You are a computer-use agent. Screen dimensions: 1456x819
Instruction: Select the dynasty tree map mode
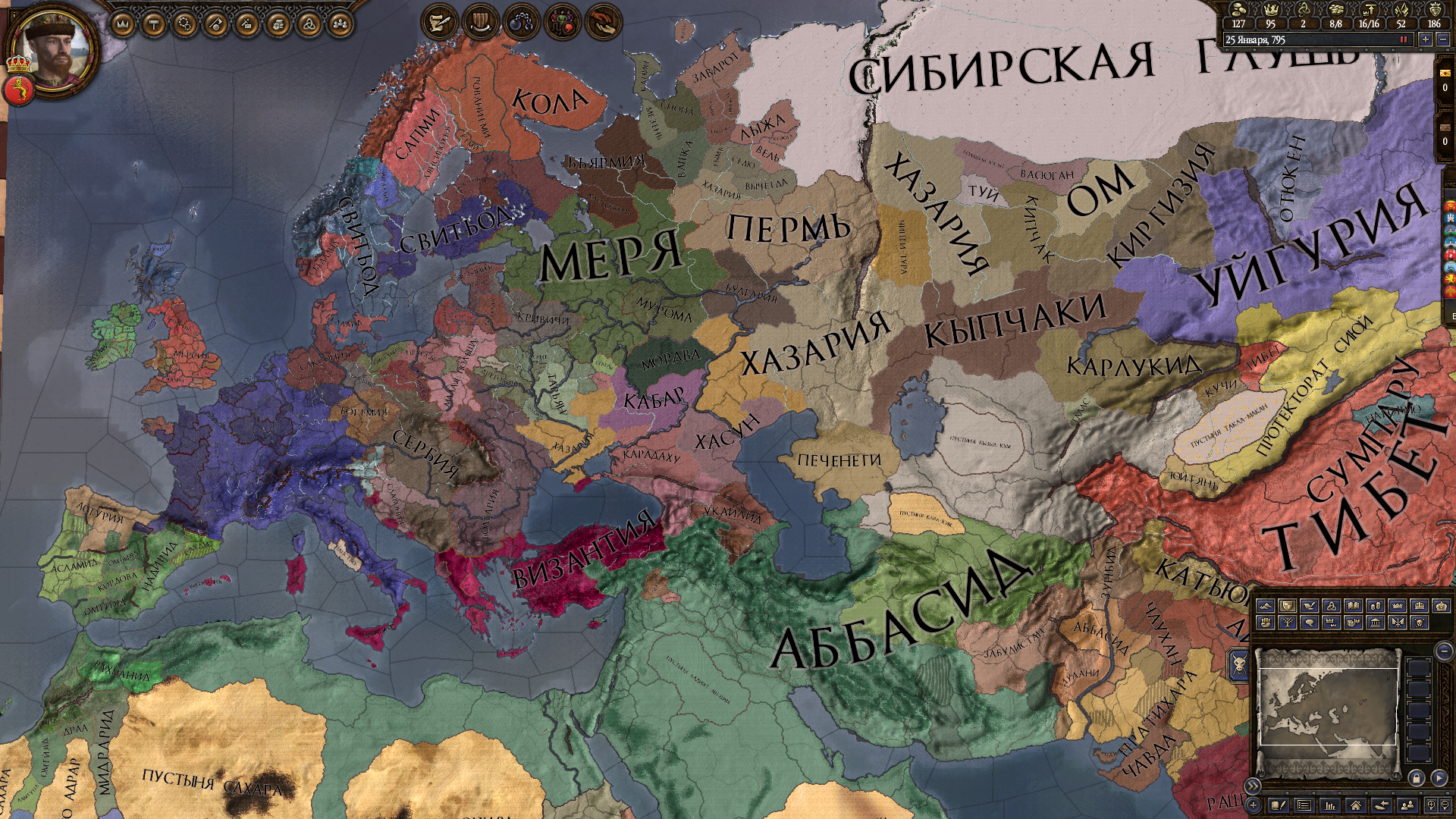[x=1288, y=623]
